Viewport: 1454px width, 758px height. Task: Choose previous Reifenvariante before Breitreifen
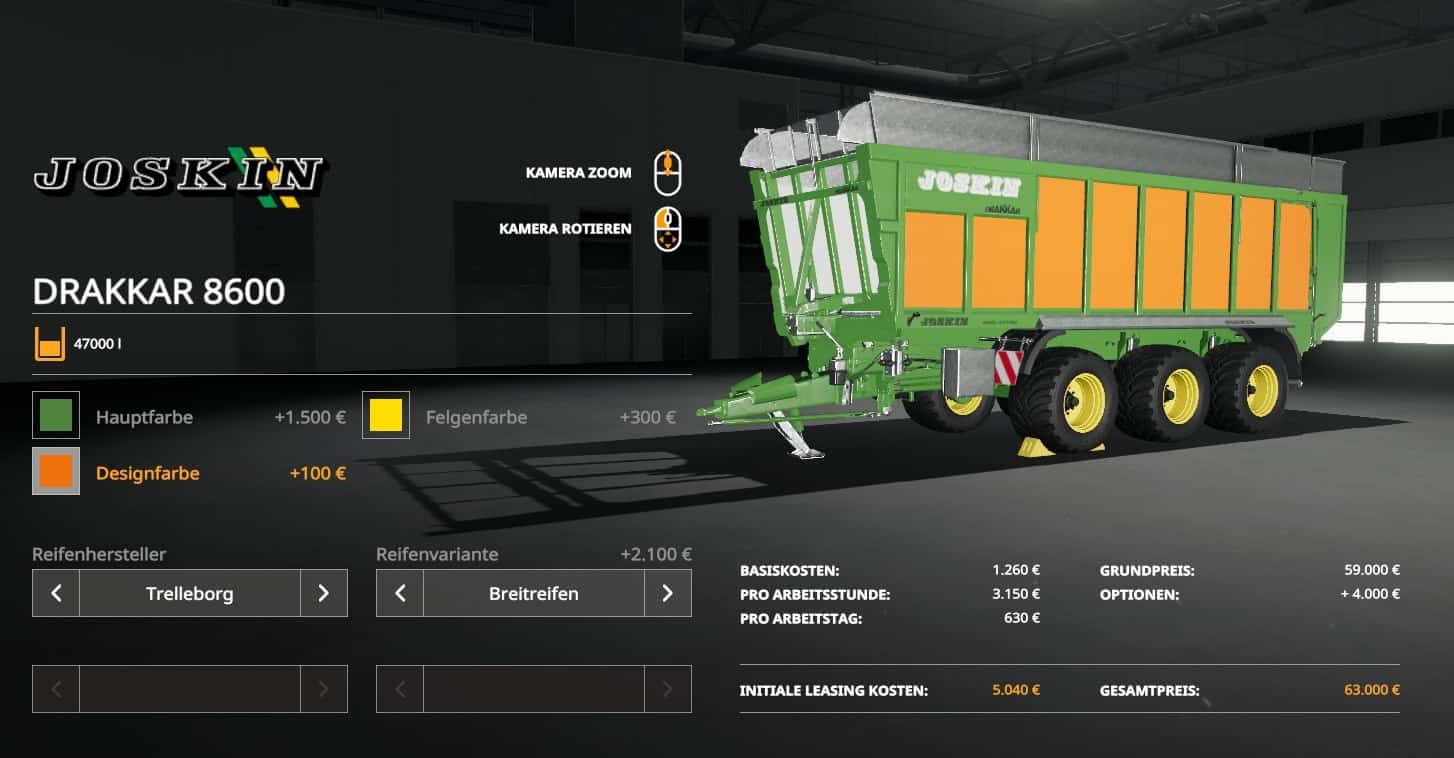(400, 593)
